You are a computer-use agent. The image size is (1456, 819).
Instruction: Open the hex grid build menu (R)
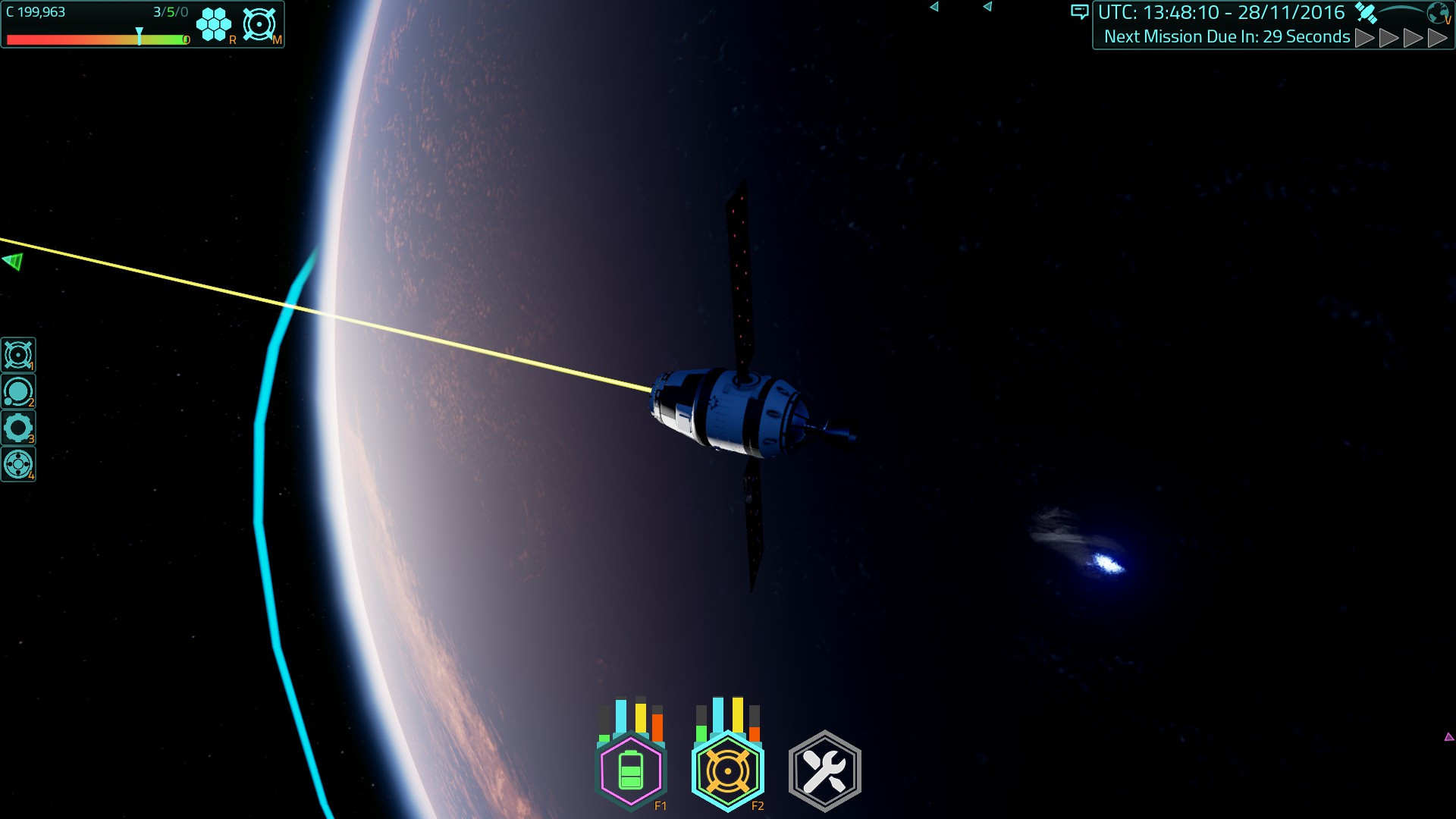213,24
